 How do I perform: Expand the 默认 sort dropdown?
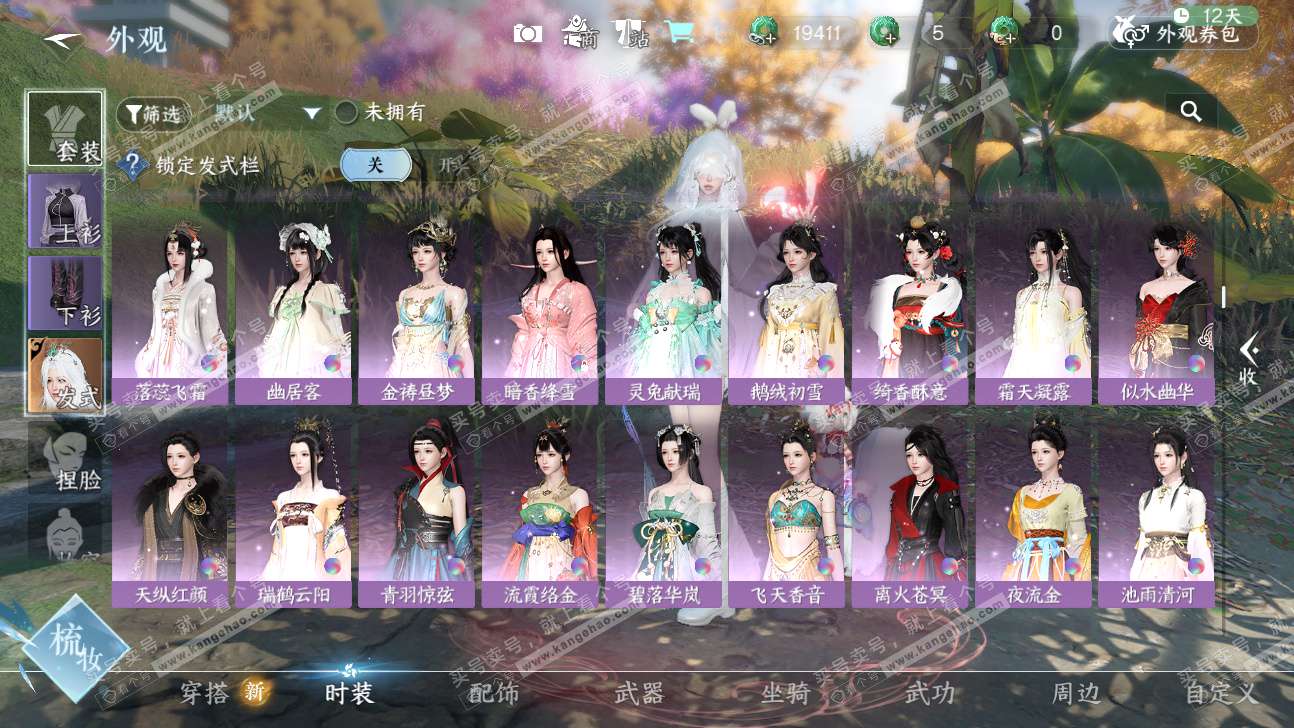click(x=312, y=113)
